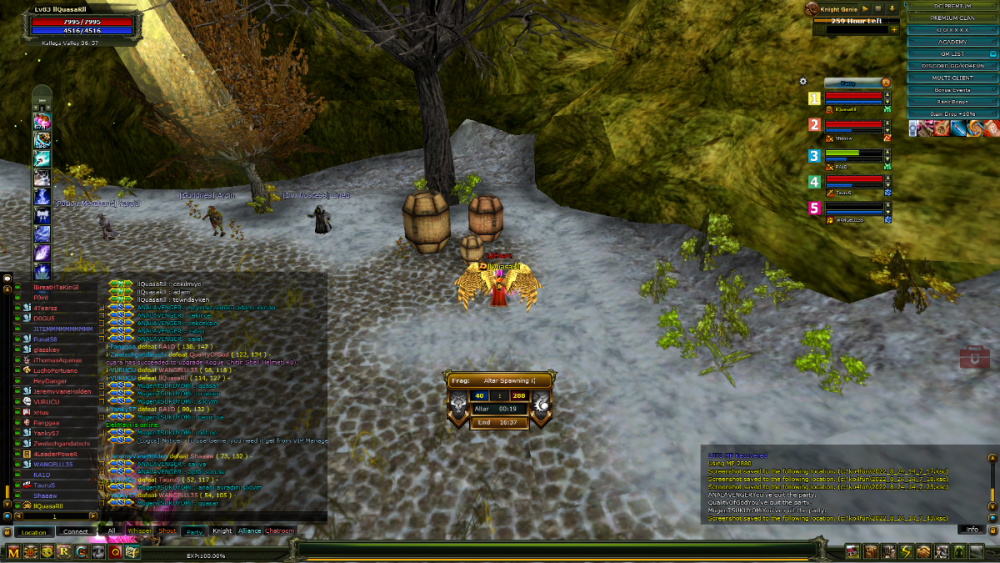Screen dimensions: 1000x563
Task: Stop the Knight Genie with the square button
Action: [876, 8]
